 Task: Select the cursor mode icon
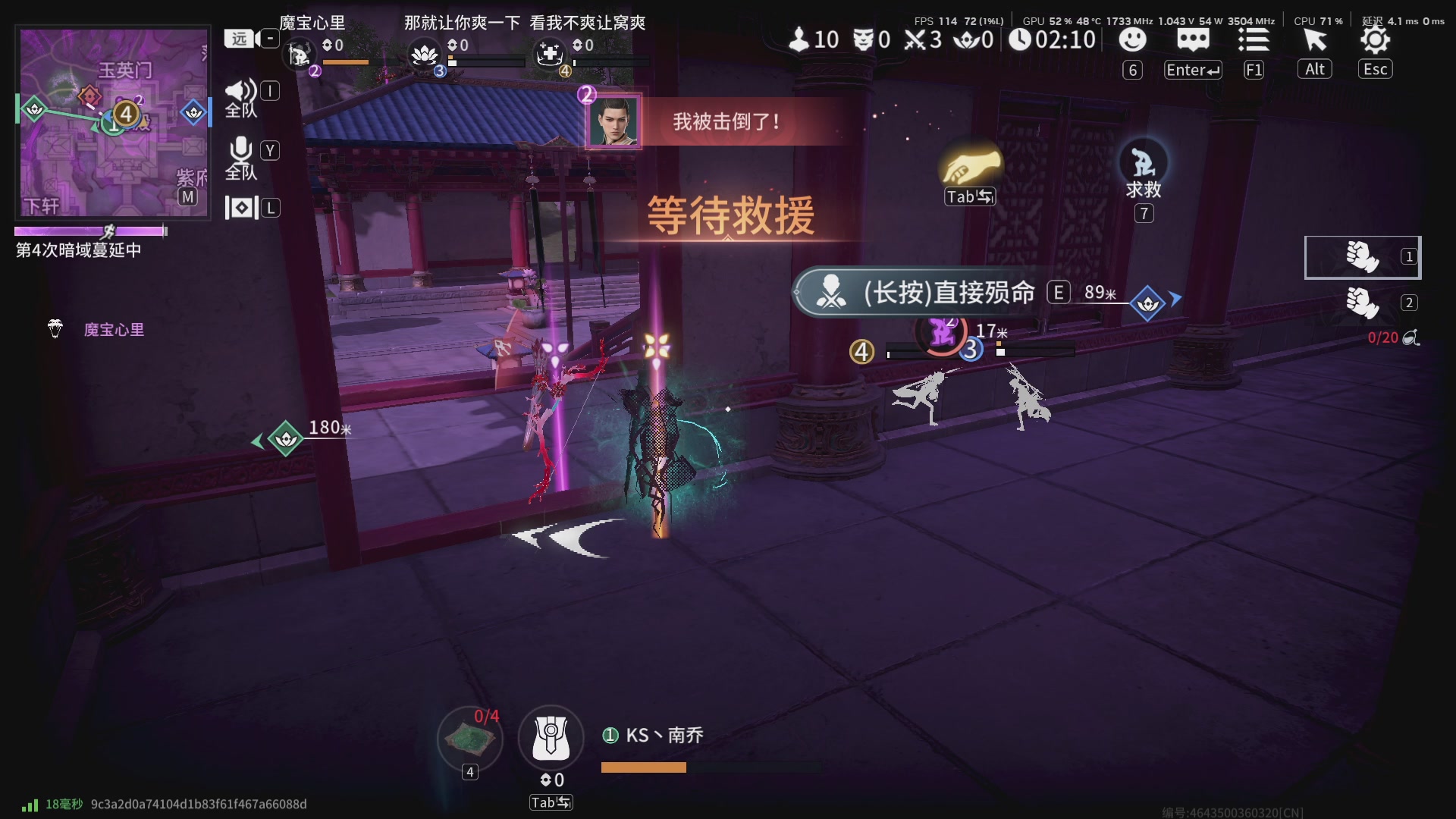(1315, 40)
